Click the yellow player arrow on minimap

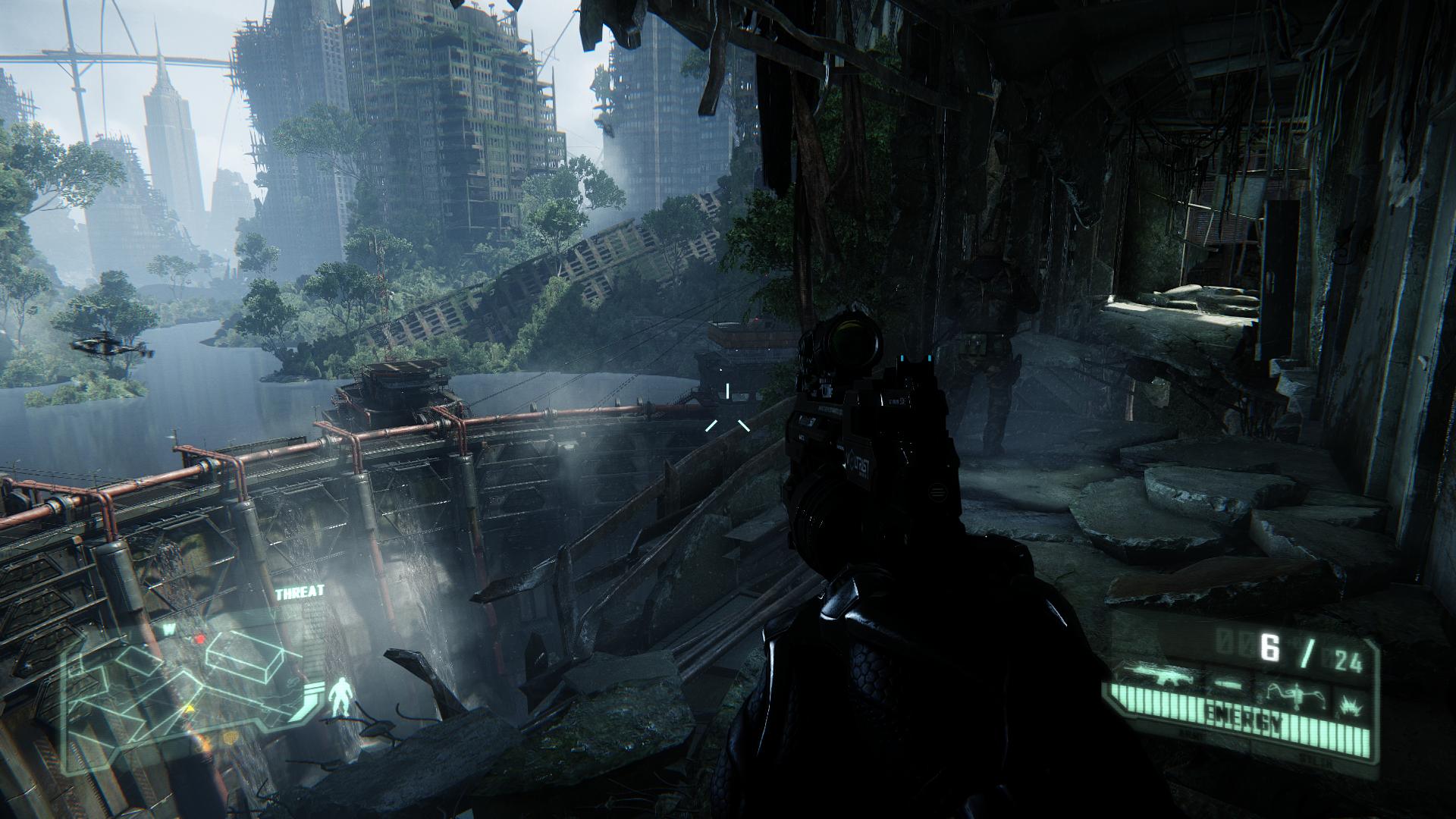click(x=189, y=708)
